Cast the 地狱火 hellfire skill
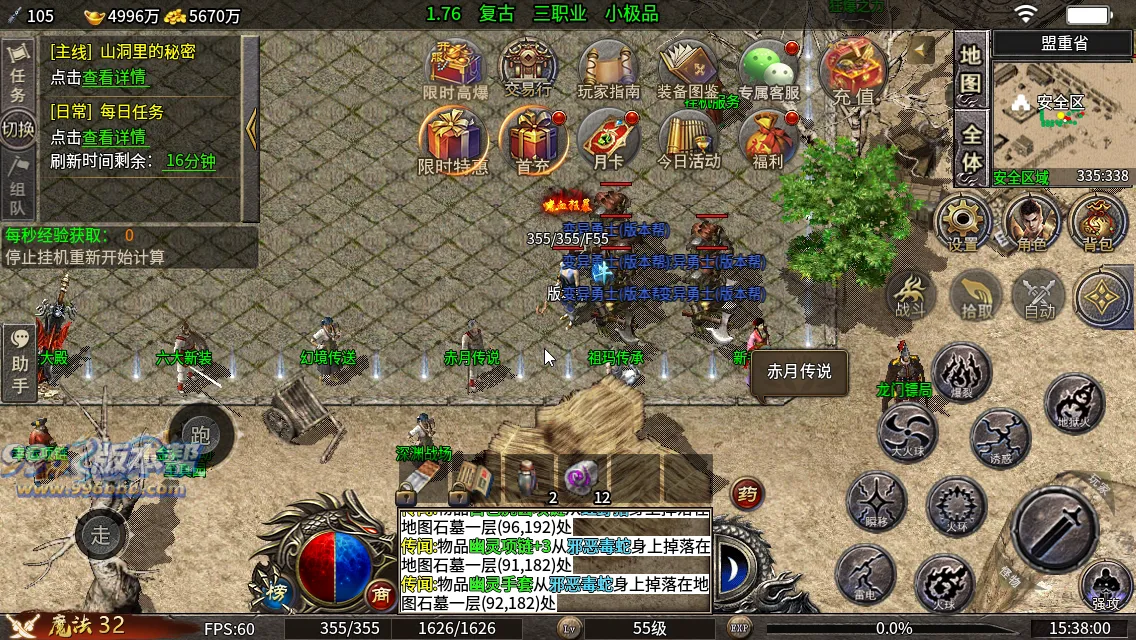 pos(1074,404)
